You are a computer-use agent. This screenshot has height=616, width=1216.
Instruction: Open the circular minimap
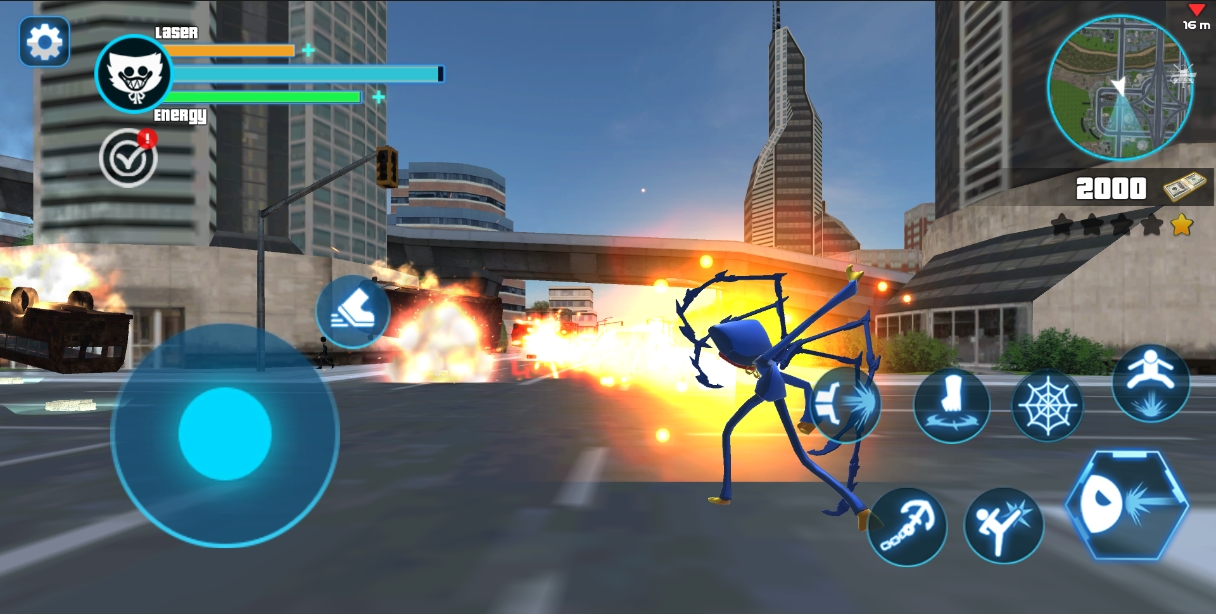coord(1120,88)
